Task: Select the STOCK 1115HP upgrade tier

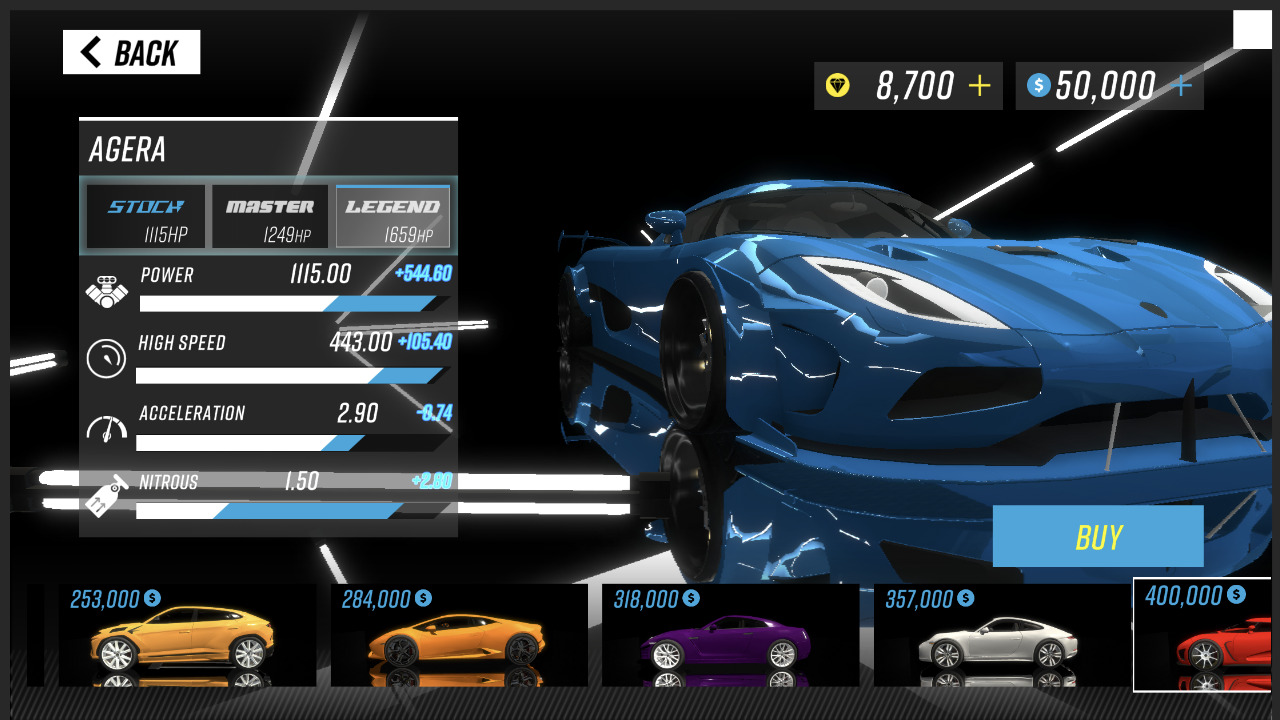Action: pos(144,216)
